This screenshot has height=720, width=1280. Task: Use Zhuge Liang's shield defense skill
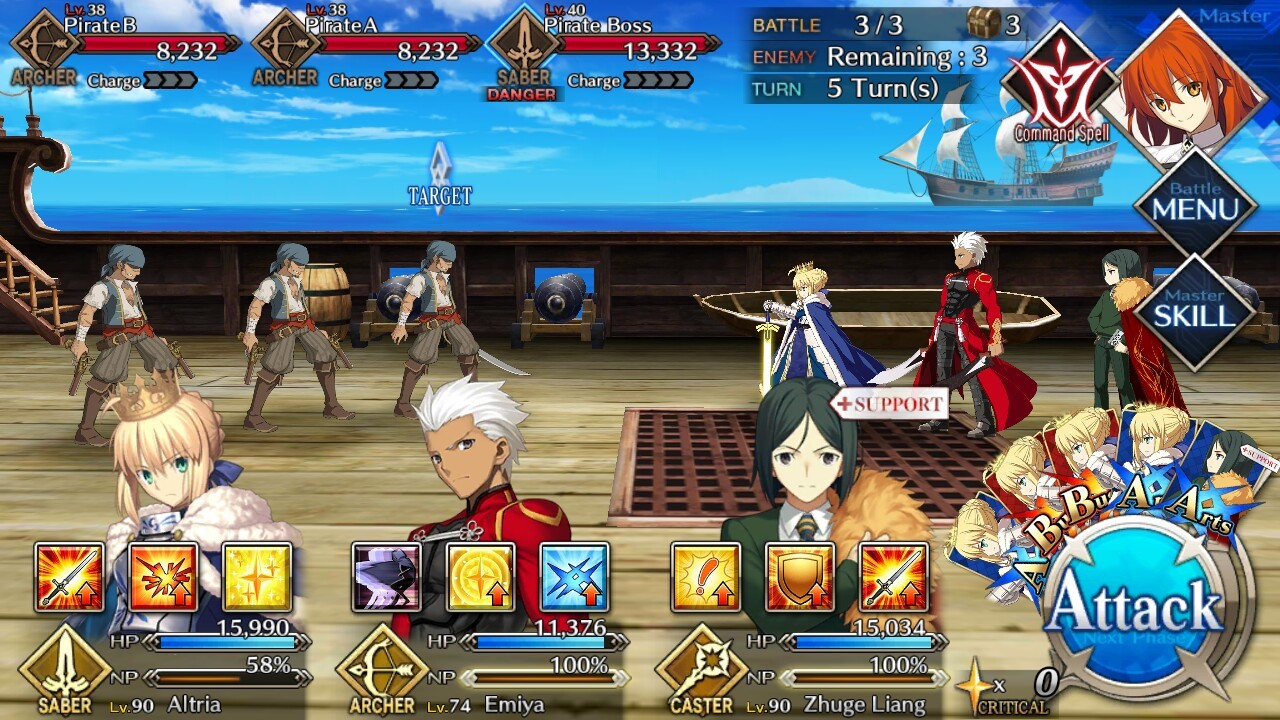[x=800, y=577]
